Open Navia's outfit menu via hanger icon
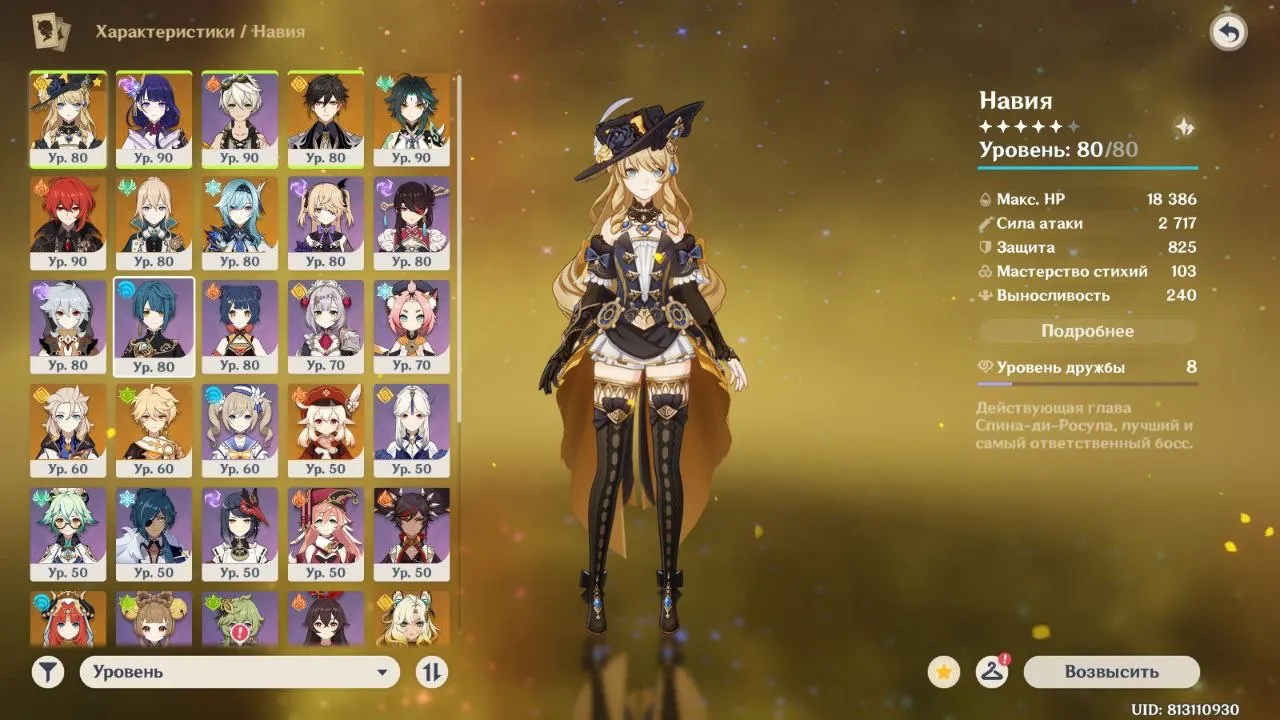The height and width of the screenshot is (720, 1280). [992, 672]
